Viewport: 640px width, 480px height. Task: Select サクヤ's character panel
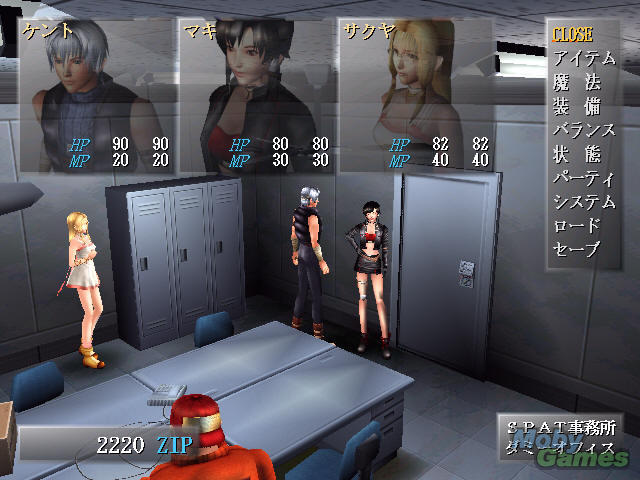tap(416, 96)
